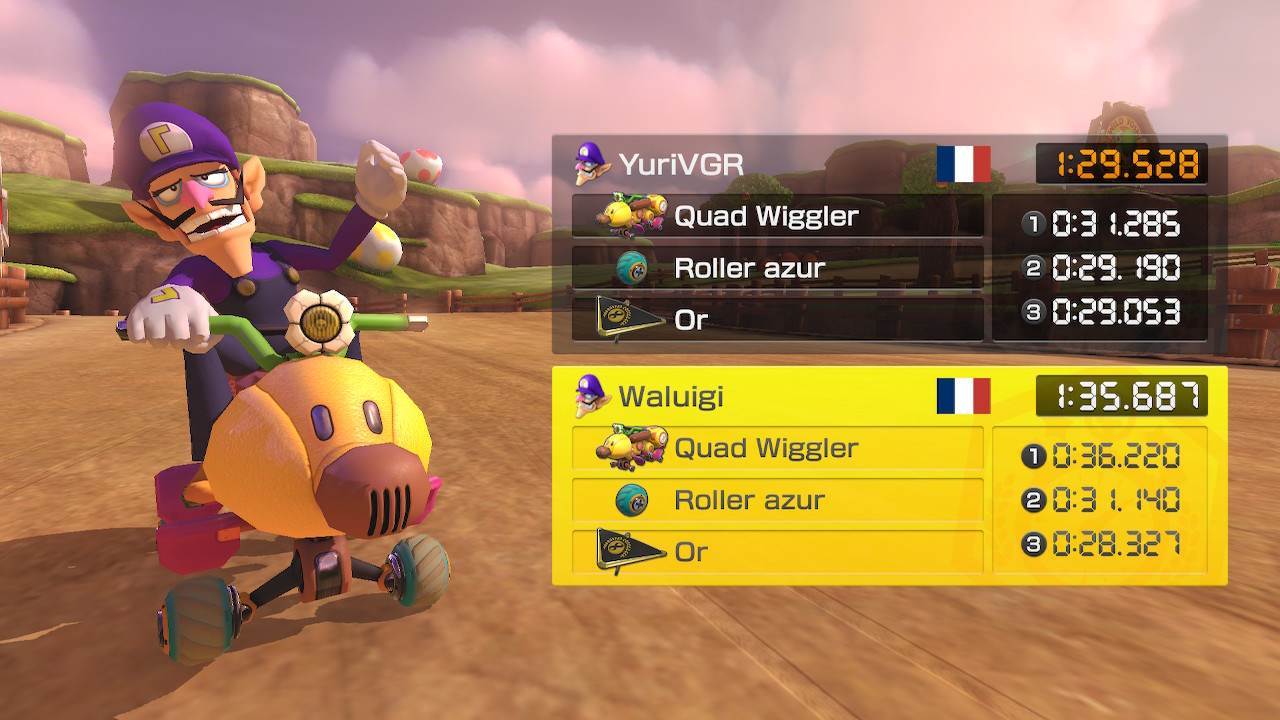Choose Waluigi's Quad Wiggler kart entry
Image resolution: width=1280 pixels, height=720 pixels.
pos(777,448)
